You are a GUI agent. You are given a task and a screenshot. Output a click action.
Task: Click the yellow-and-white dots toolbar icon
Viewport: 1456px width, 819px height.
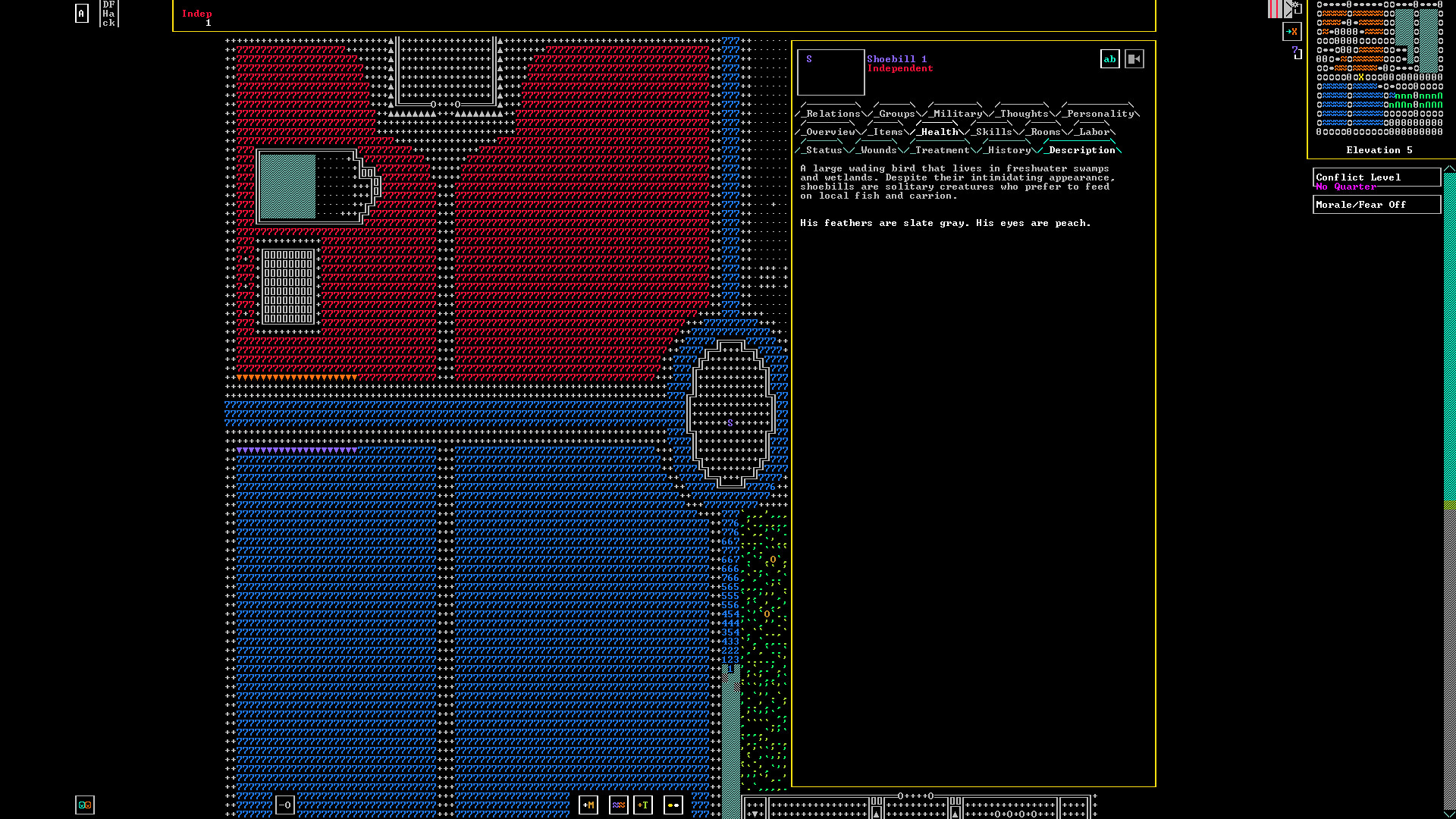[673, 805]
